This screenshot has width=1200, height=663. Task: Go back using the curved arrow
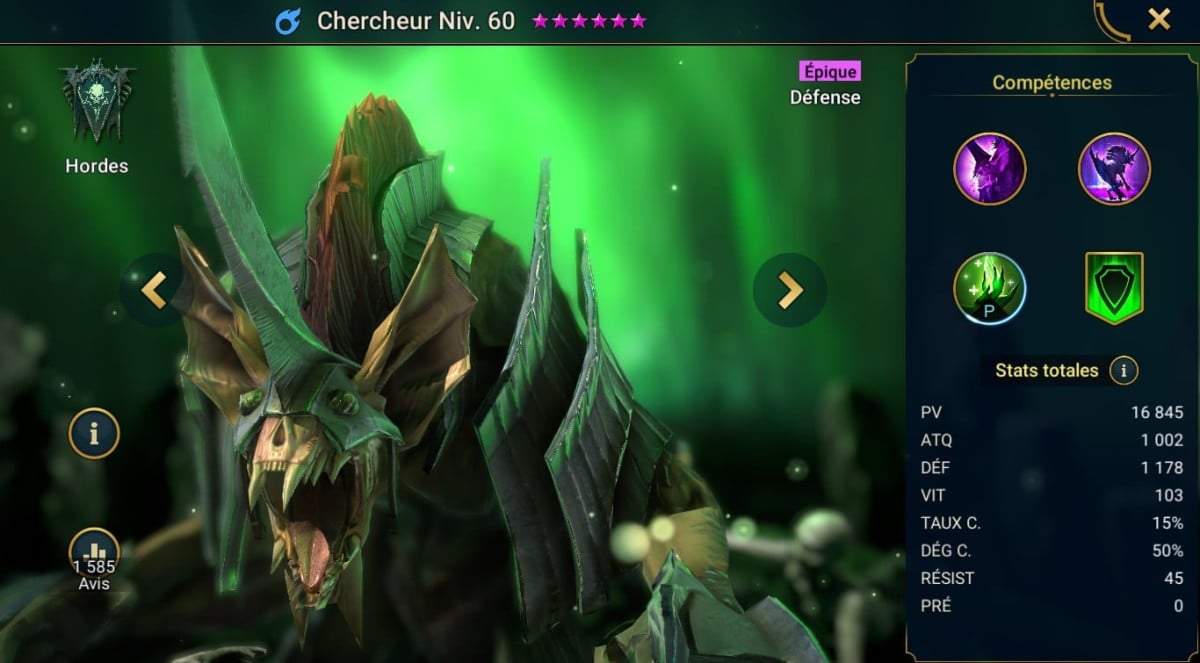click(x=1112, y=22)
